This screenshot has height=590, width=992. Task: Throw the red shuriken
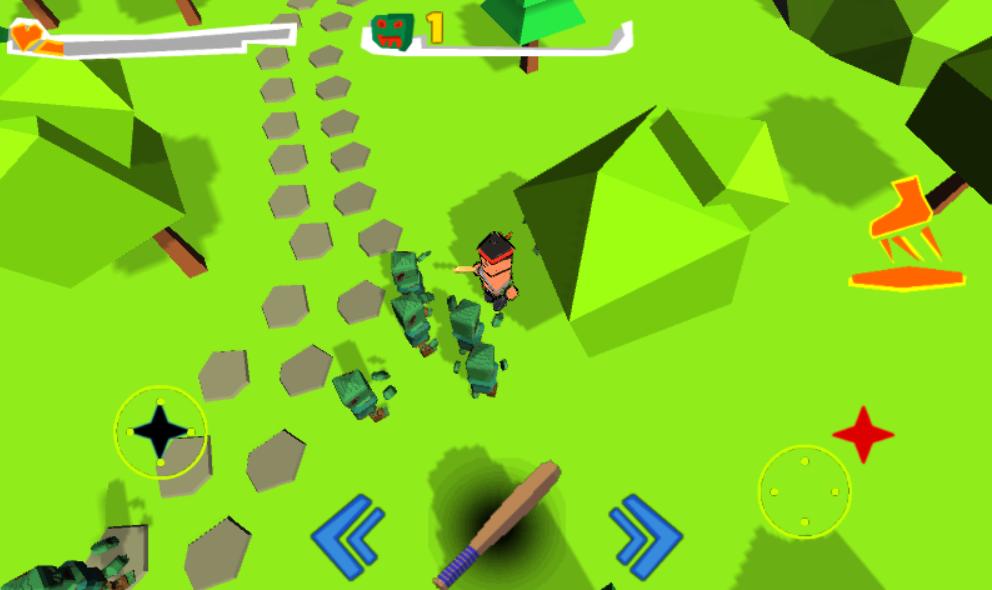pos(863,433)
